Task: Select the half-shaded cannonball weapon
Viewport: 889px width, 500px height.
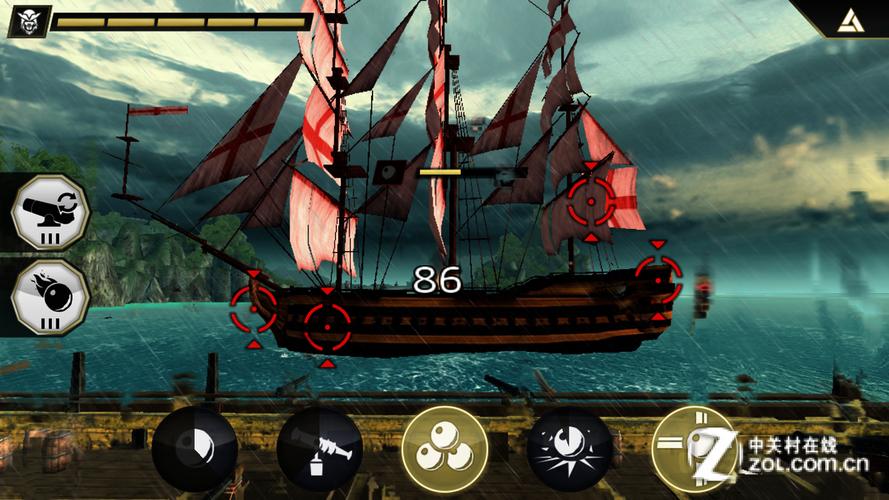Action: click(x=195, y=449)
